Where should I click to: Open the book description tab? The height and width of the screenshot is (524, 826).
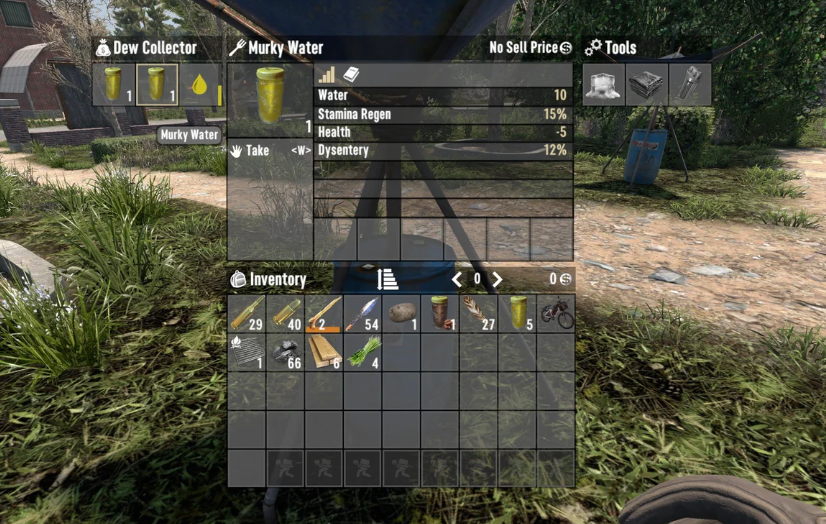tap(351, 75)
